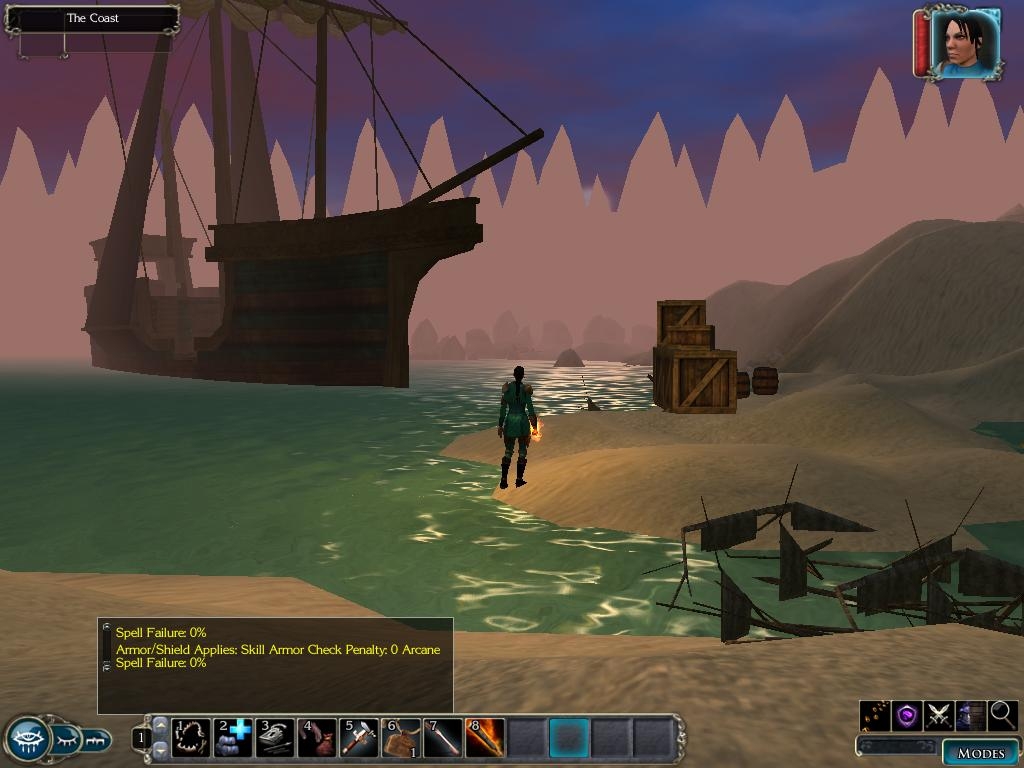Click the hotbar page up arrow
This screenshot has height=768, width=1024.
[x=160, y=724]
